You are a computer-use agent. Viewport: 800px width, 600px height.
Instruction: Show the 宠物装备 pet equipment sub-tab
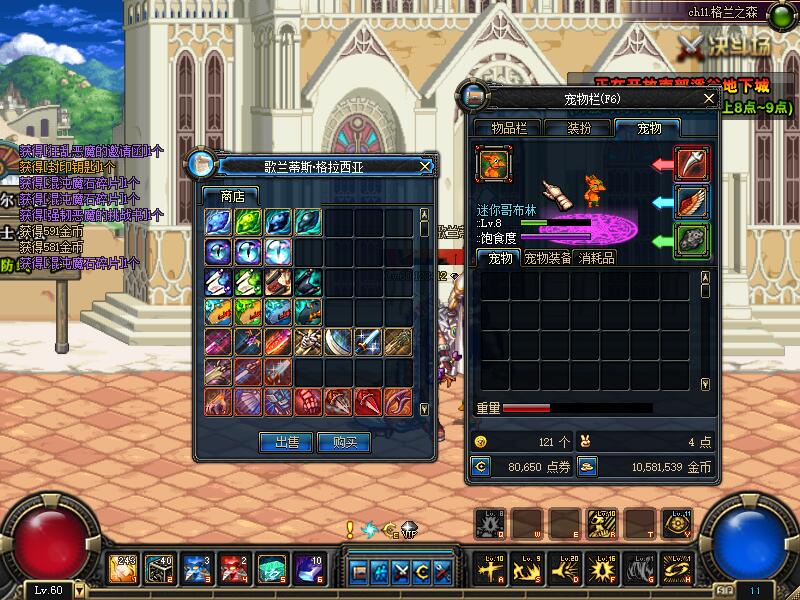click(x=548, y=258)
